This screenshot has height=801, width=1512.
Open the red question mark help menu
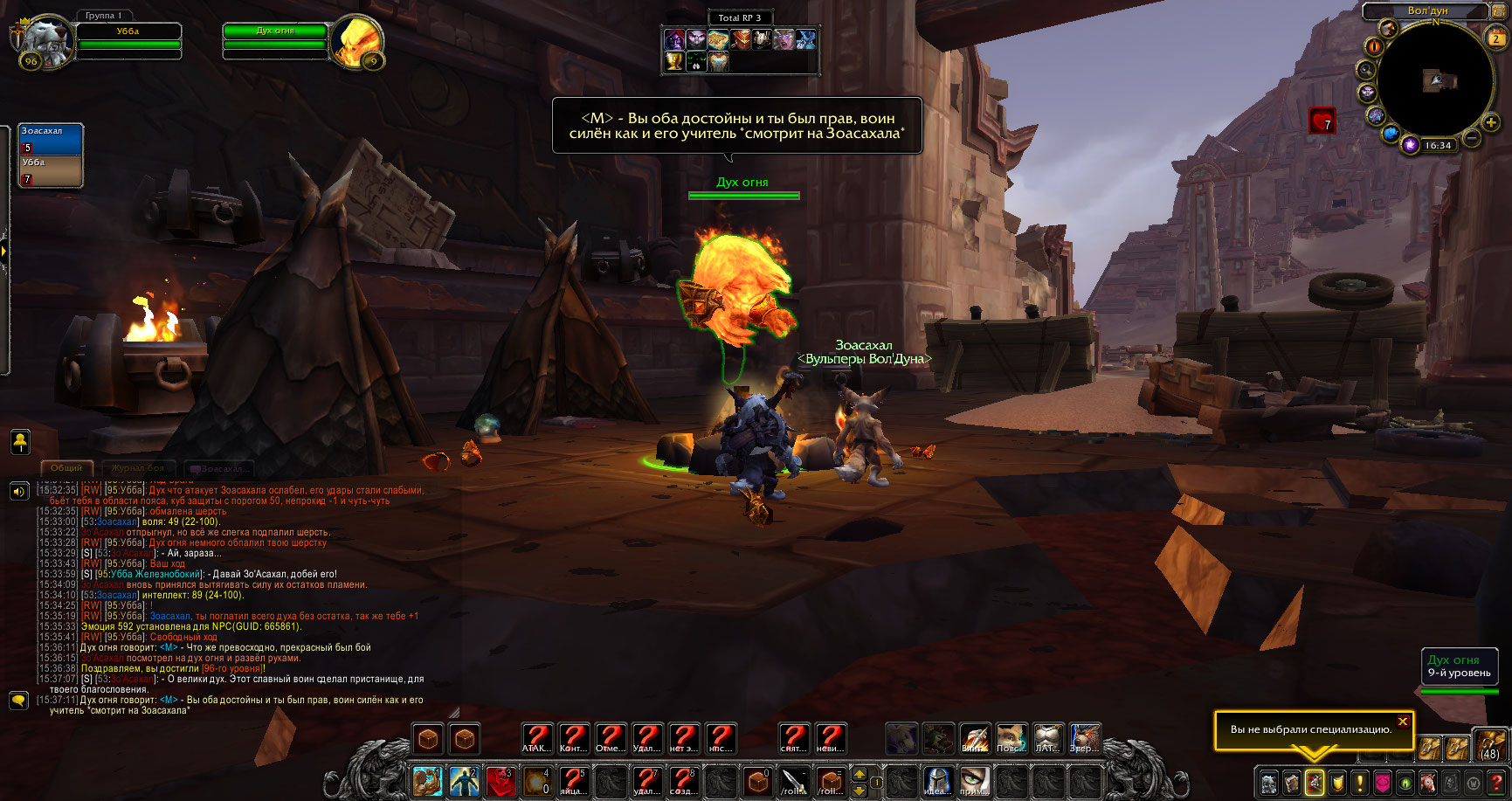tap(1495, 783)
